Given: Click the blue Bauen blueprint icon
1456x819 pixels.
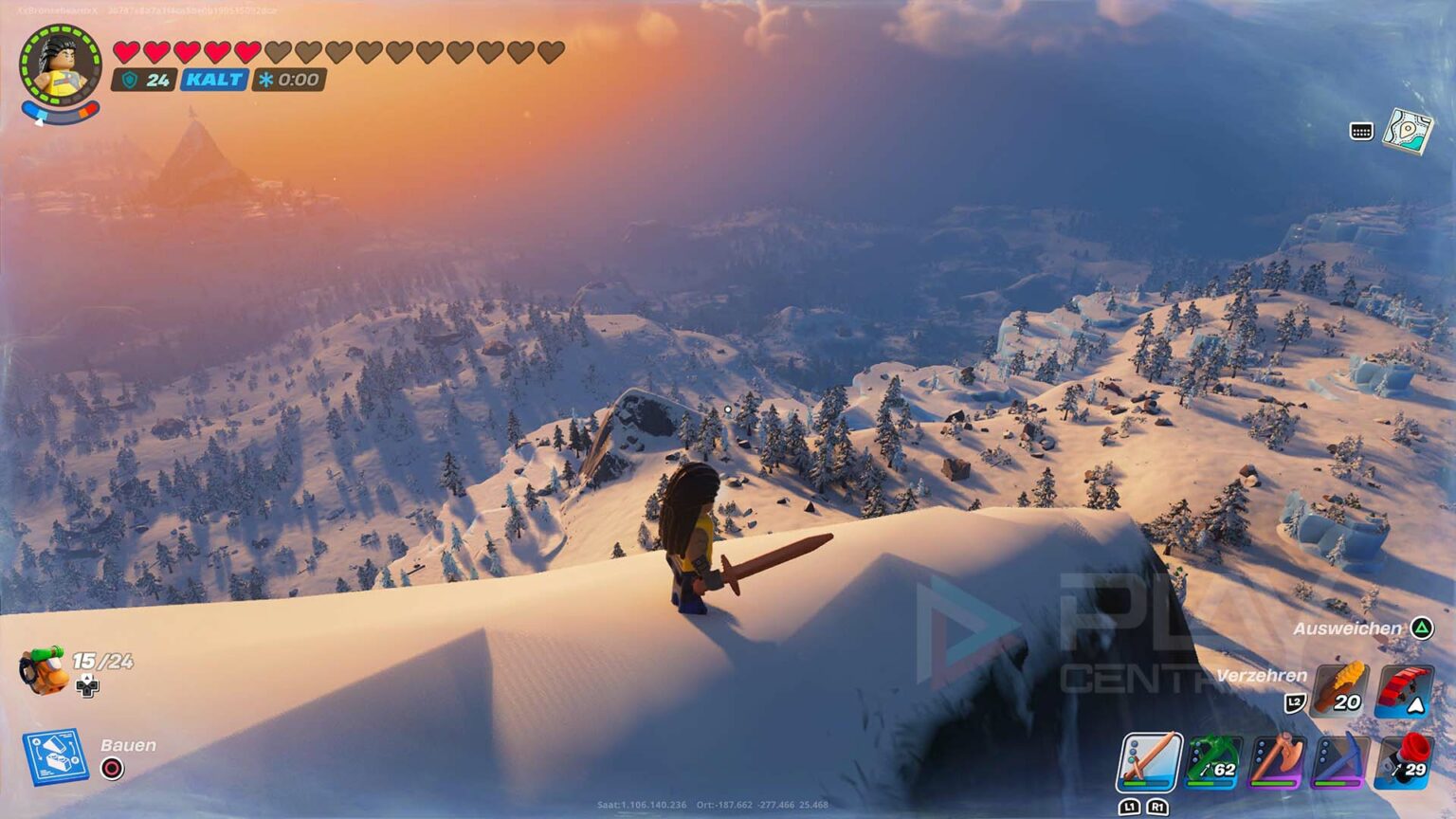Looking at the screenshot, I should 53,754.
